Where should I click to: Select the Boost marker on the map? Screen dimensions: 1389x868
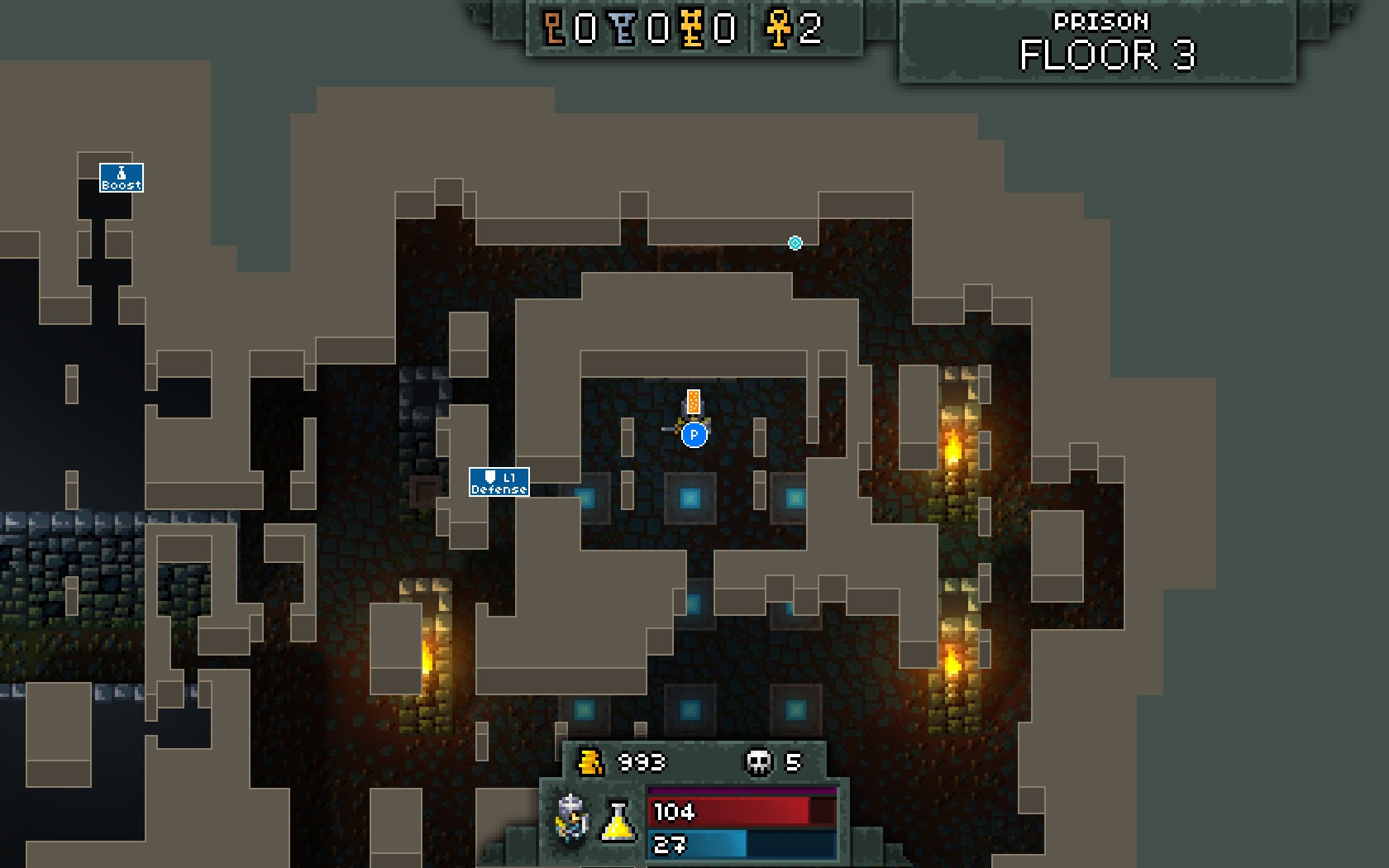[122, 178]
